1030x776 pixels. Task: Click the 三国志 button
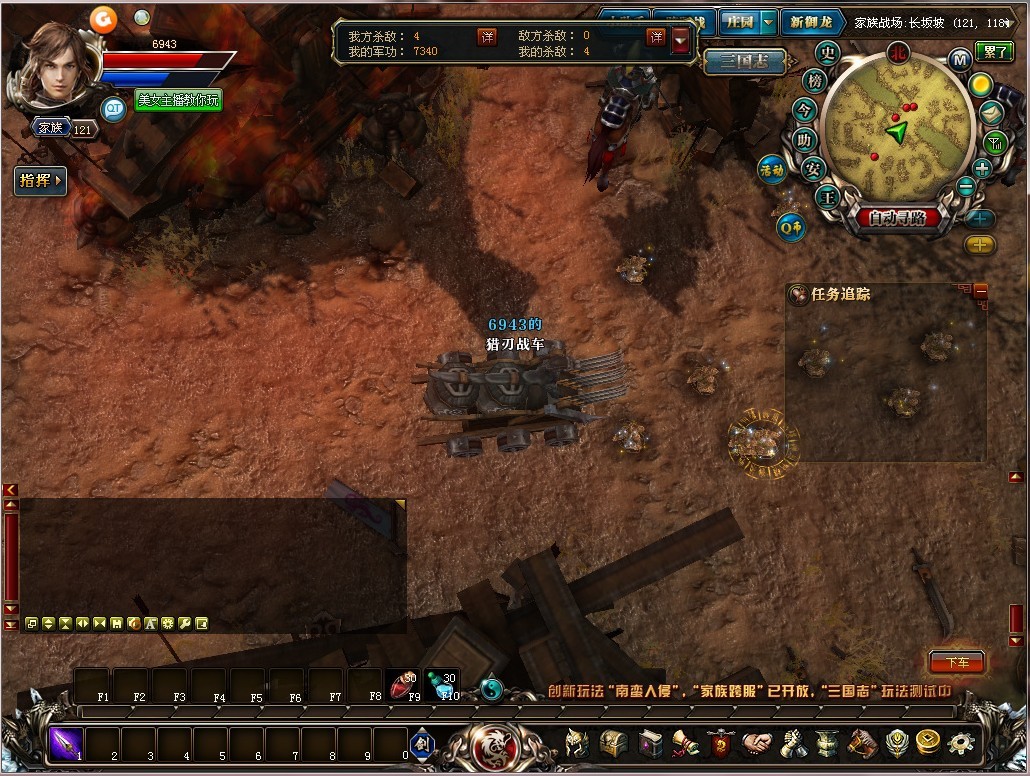click(x=736, y=61)
